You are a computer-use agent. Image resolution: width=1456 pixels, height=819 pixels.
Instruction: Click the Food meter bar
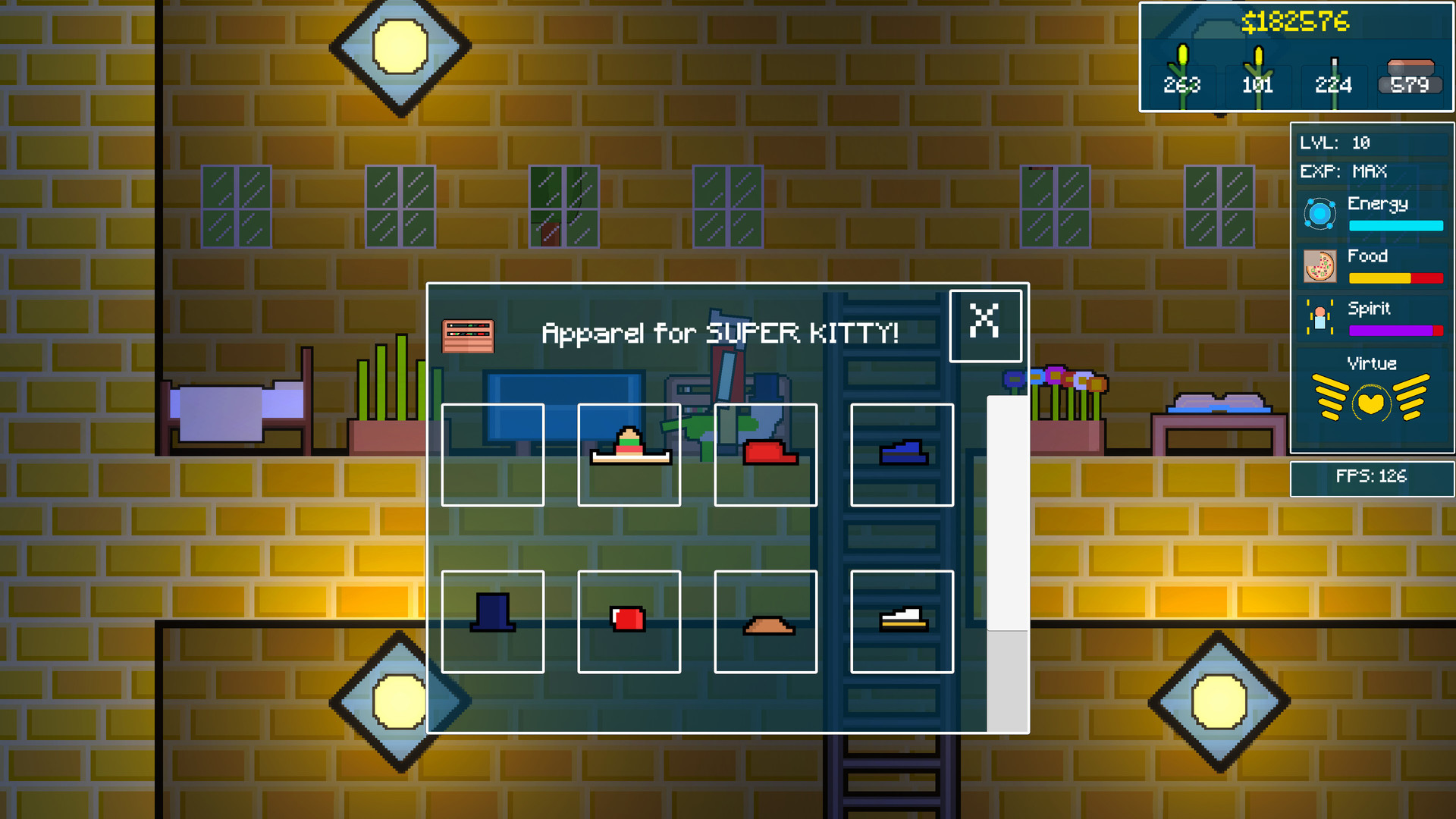(1395, 278)
